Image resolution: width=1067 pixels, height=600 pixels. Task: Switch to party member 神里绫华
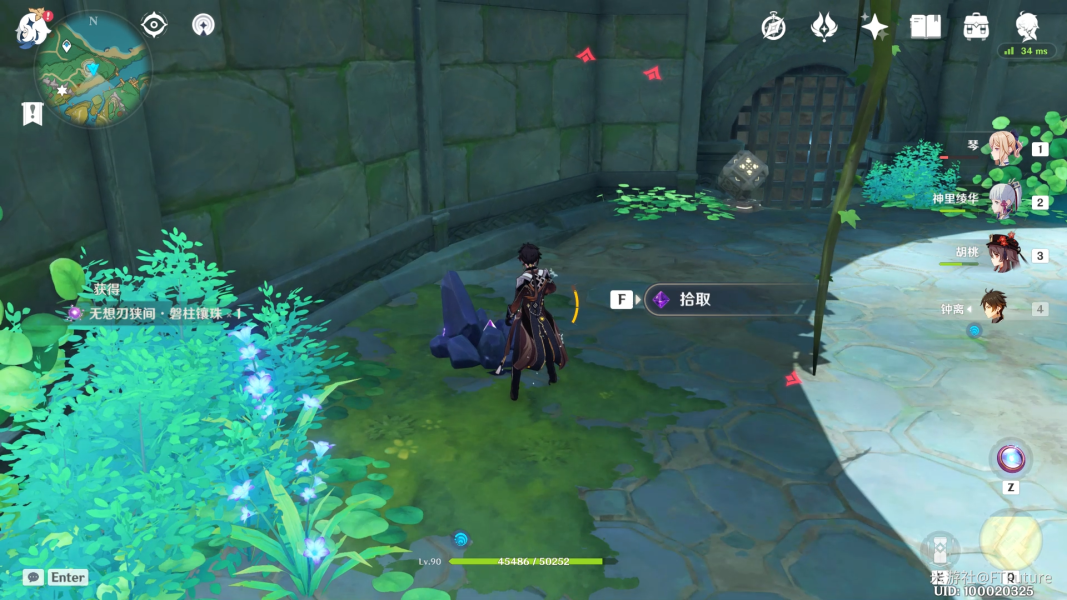[1002, 201]
